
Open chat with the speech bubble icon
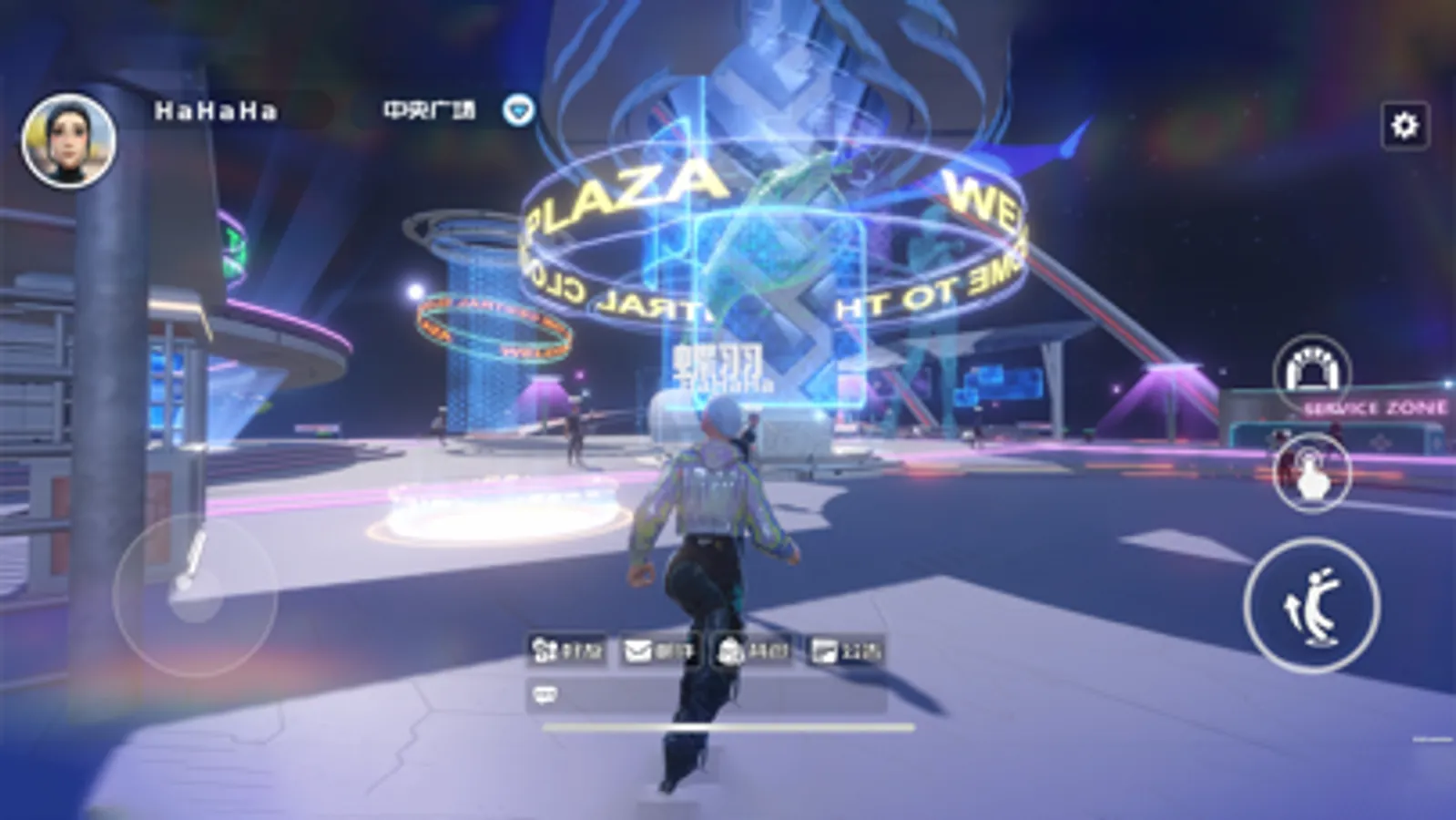pyautogui.click(x=545, y=692)
